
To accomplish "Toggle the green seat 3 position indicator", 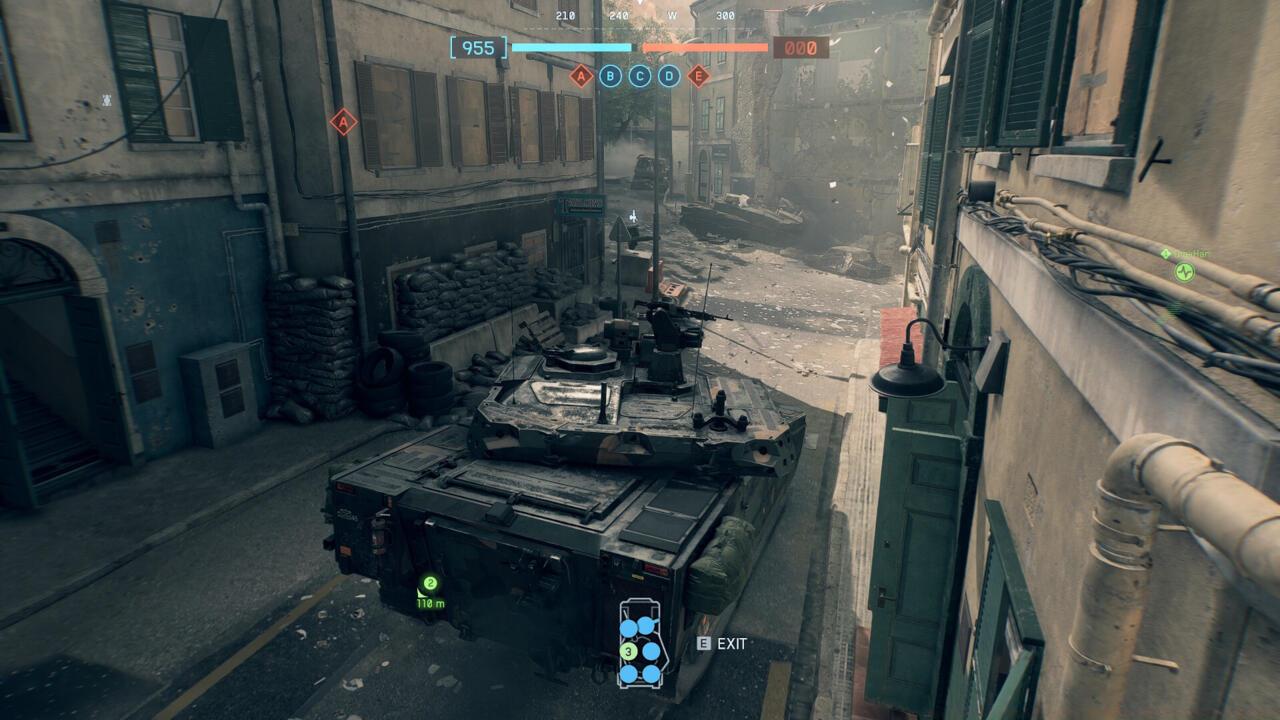I will 629,651.
